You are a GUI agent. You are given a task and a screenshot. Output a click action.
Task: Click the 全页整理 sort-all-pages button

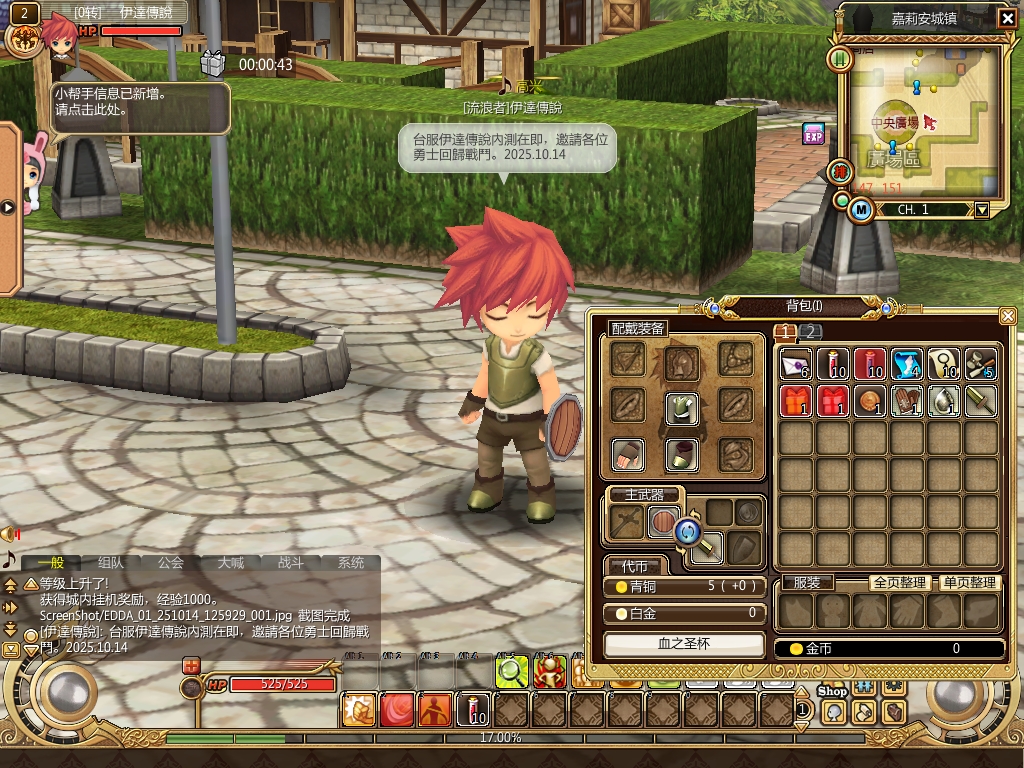[x=901, y=582]
